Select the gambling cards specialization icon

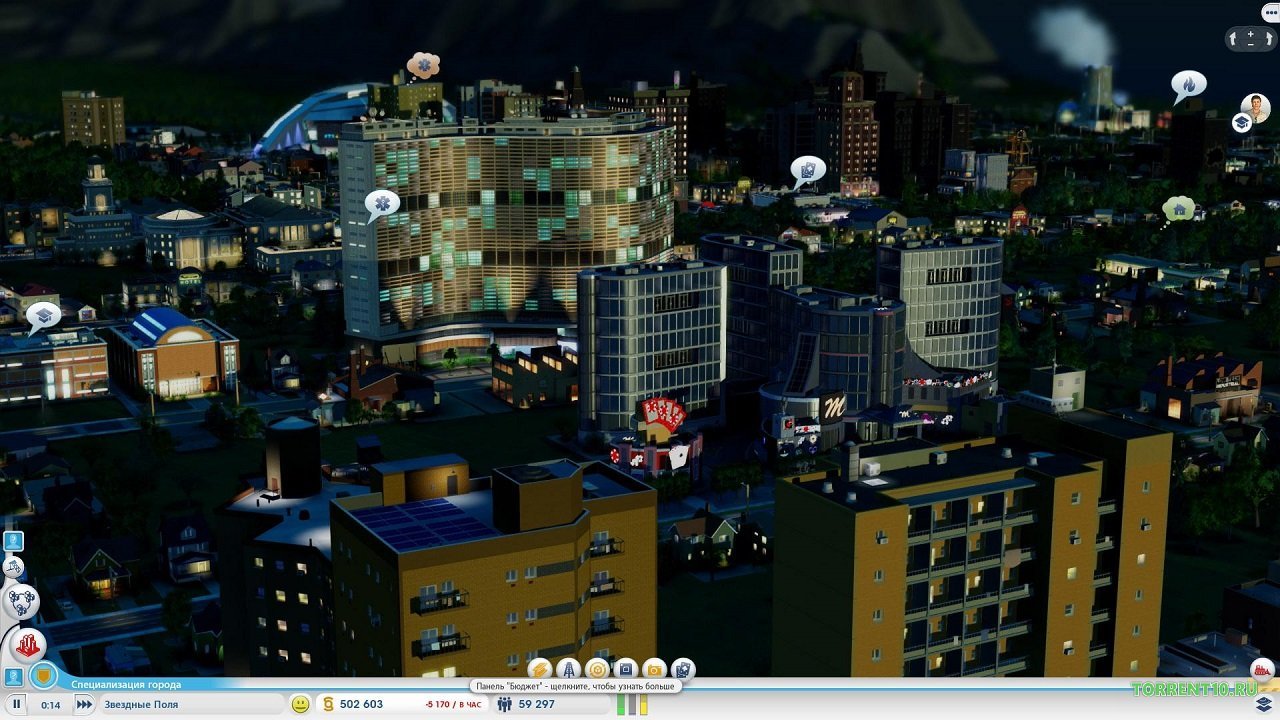point(684,670)
